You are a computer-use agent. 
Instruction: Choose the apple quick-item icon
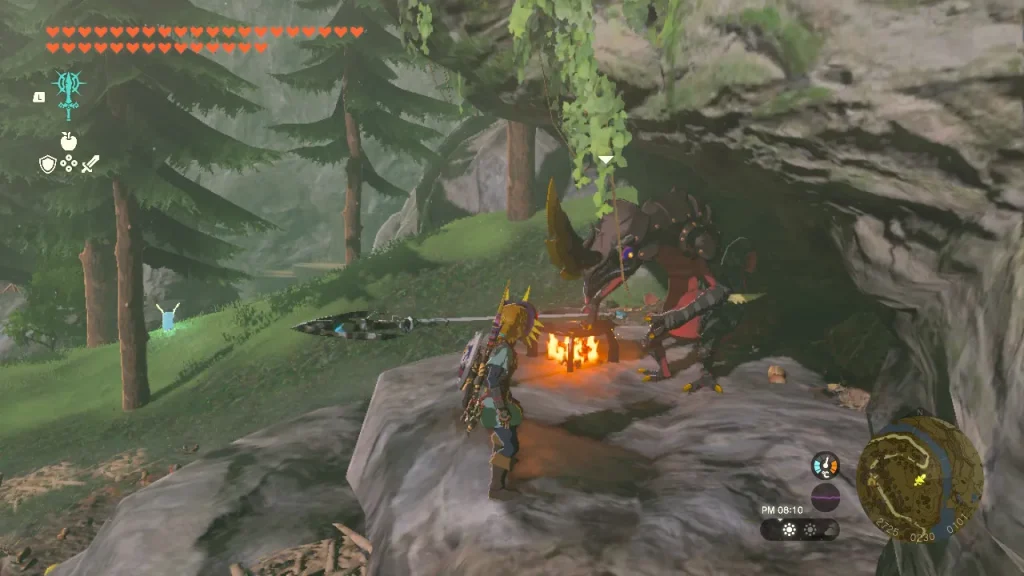click(68, 141)
